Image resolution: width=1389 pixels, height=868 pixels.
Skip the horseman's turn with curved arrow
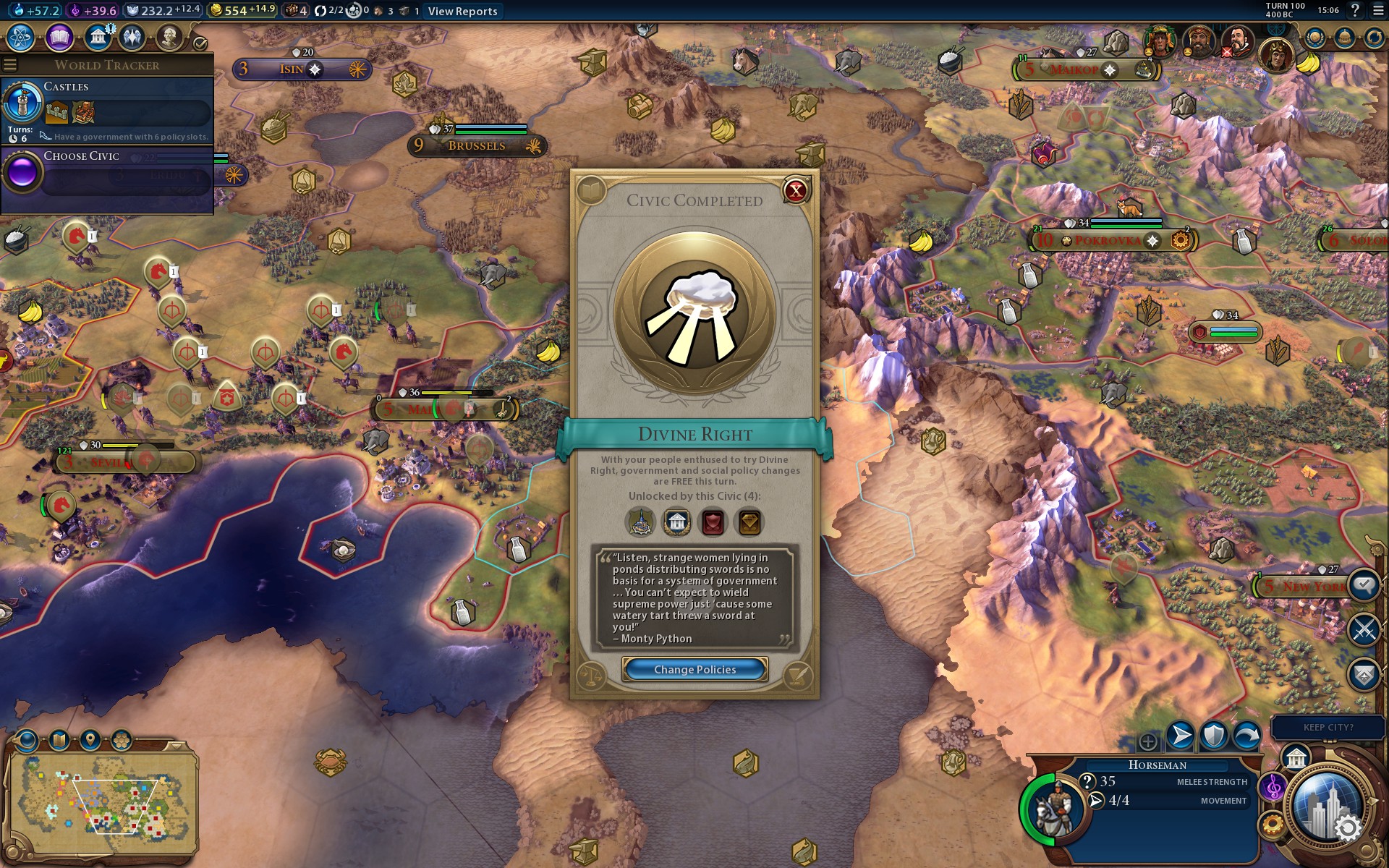tap(1246, 736)
